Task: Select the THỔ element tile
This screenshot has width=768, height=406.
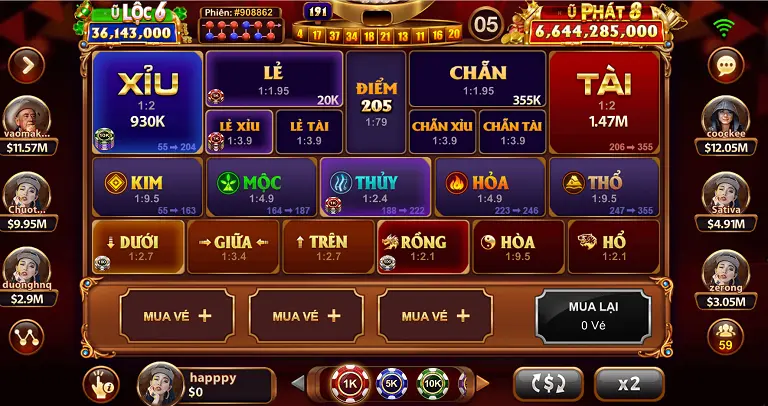Action: pyautogui.click(x=604, y=185)
